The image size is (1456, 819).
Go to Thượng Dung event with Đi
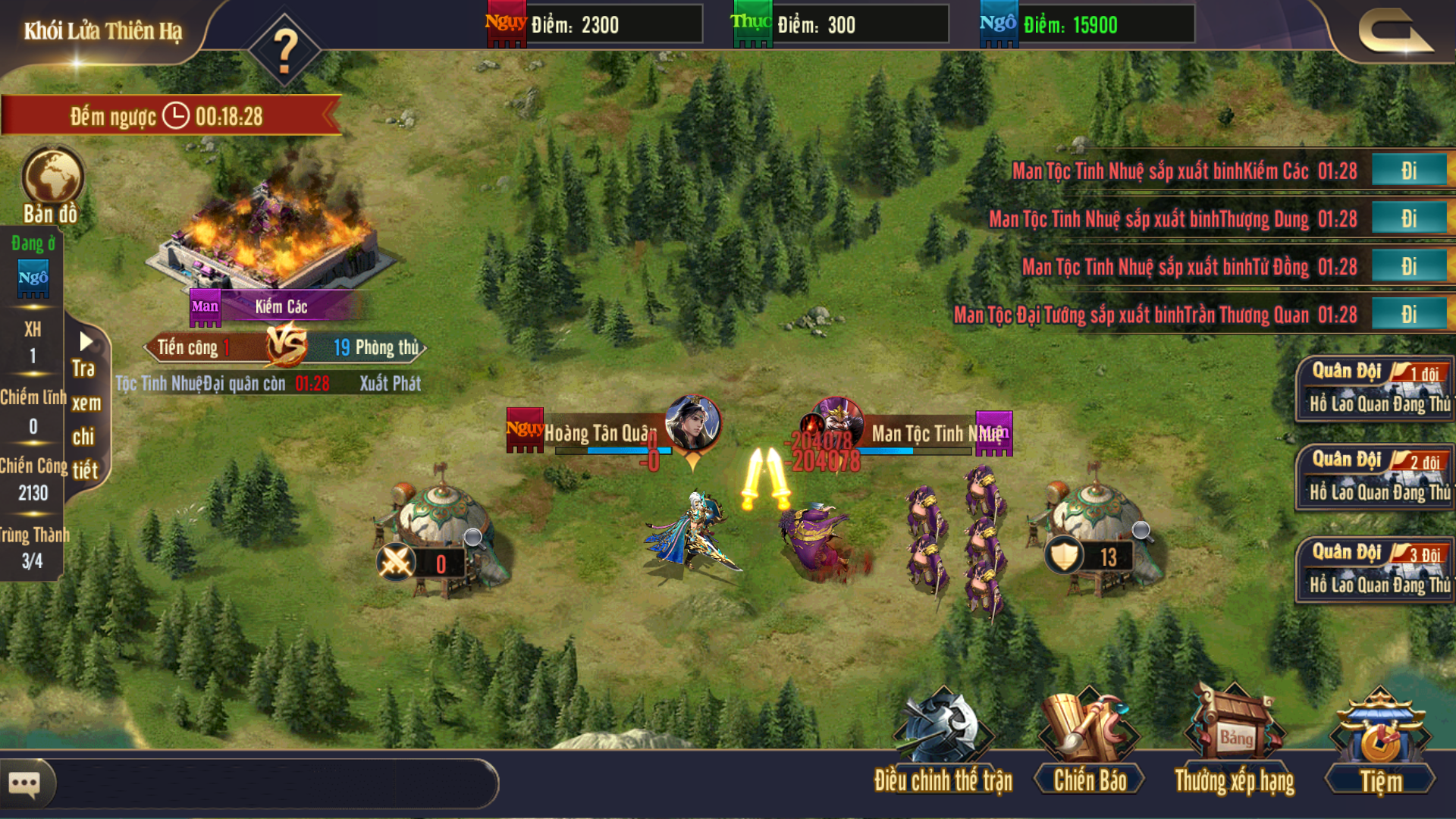point(1409,218)
